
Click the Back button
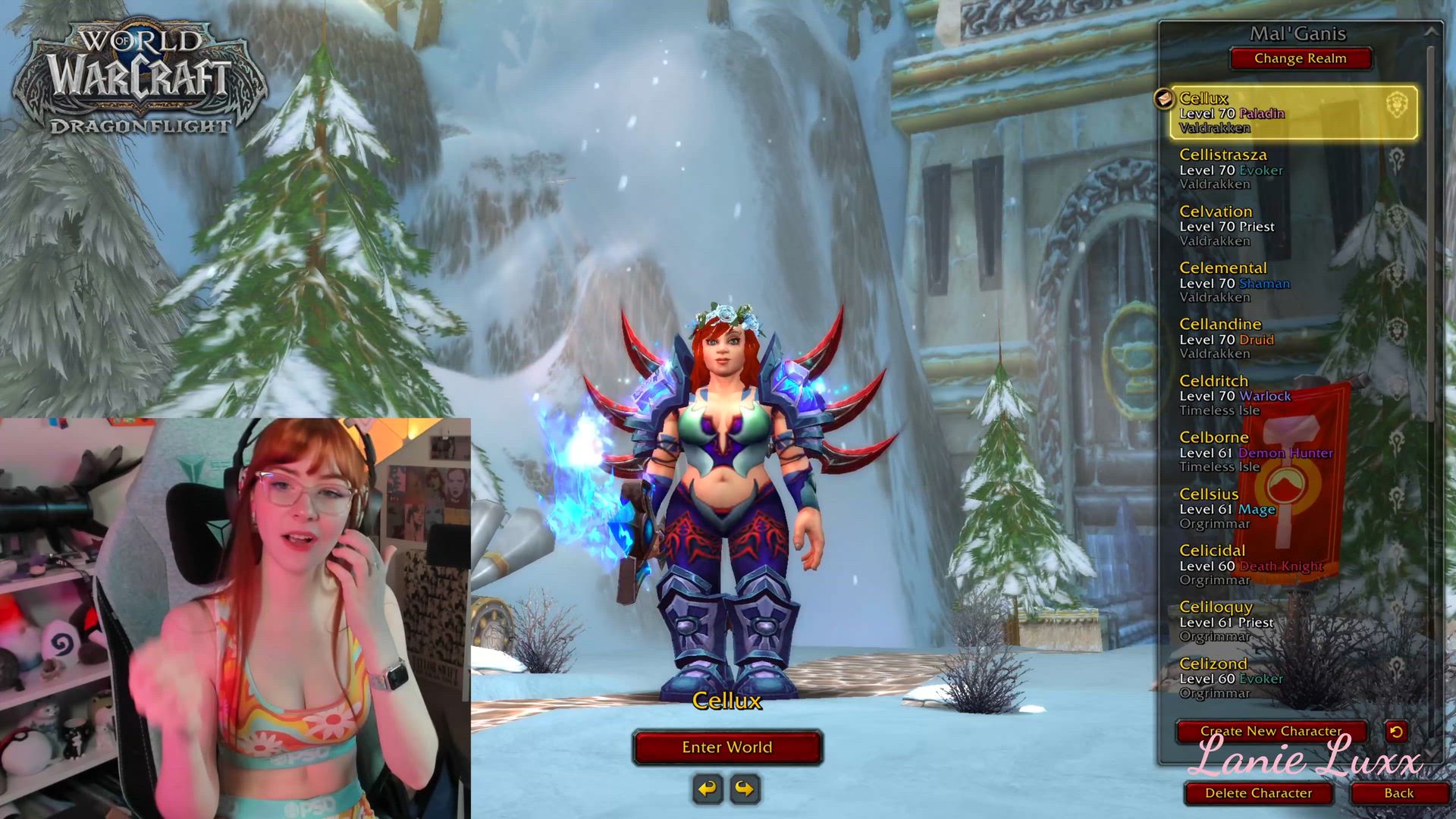[1399, 792]
